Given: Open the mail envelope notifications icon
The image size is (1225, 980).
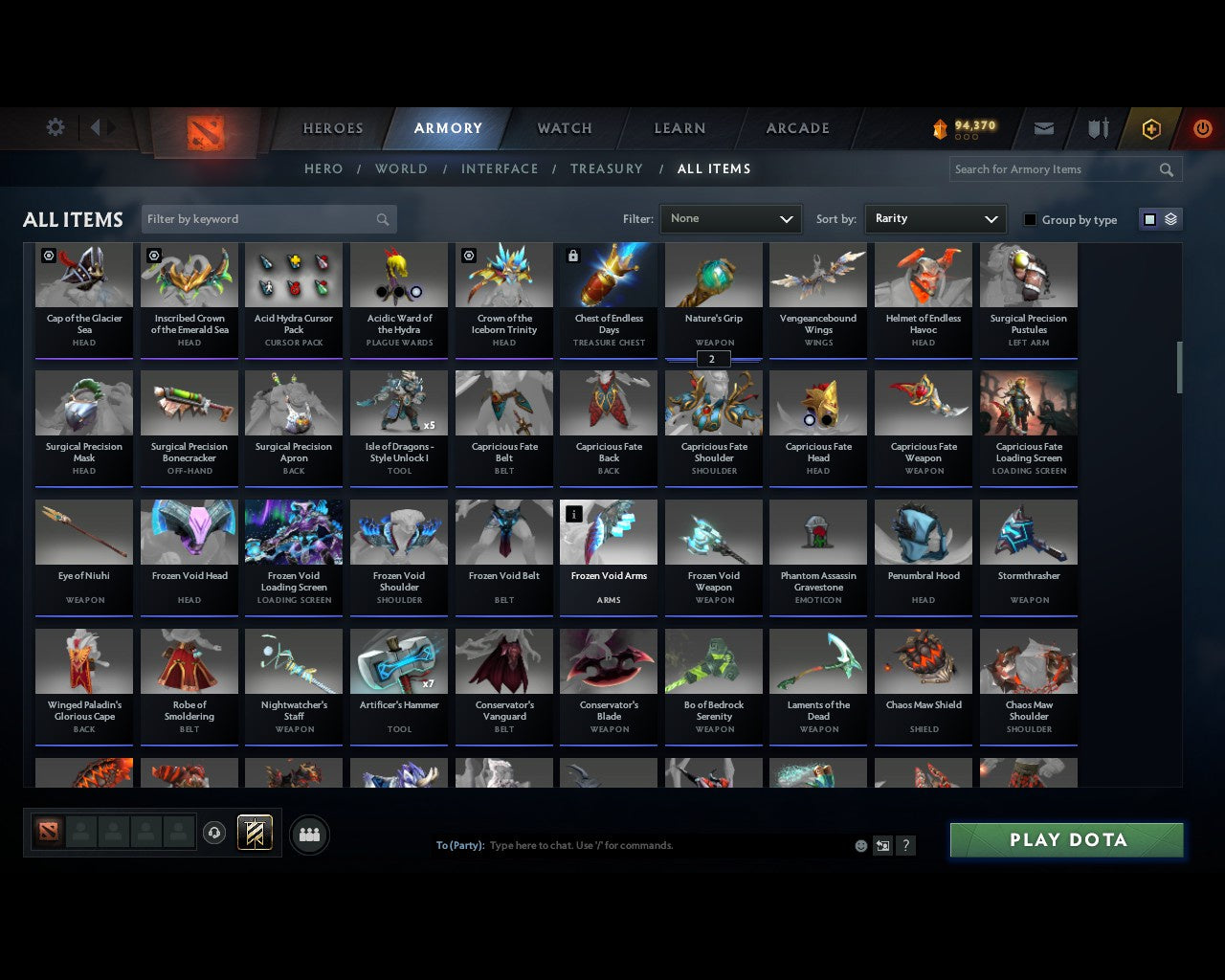Looking at the screenshot, I should pyautogui.click(x=1043, y=128).
